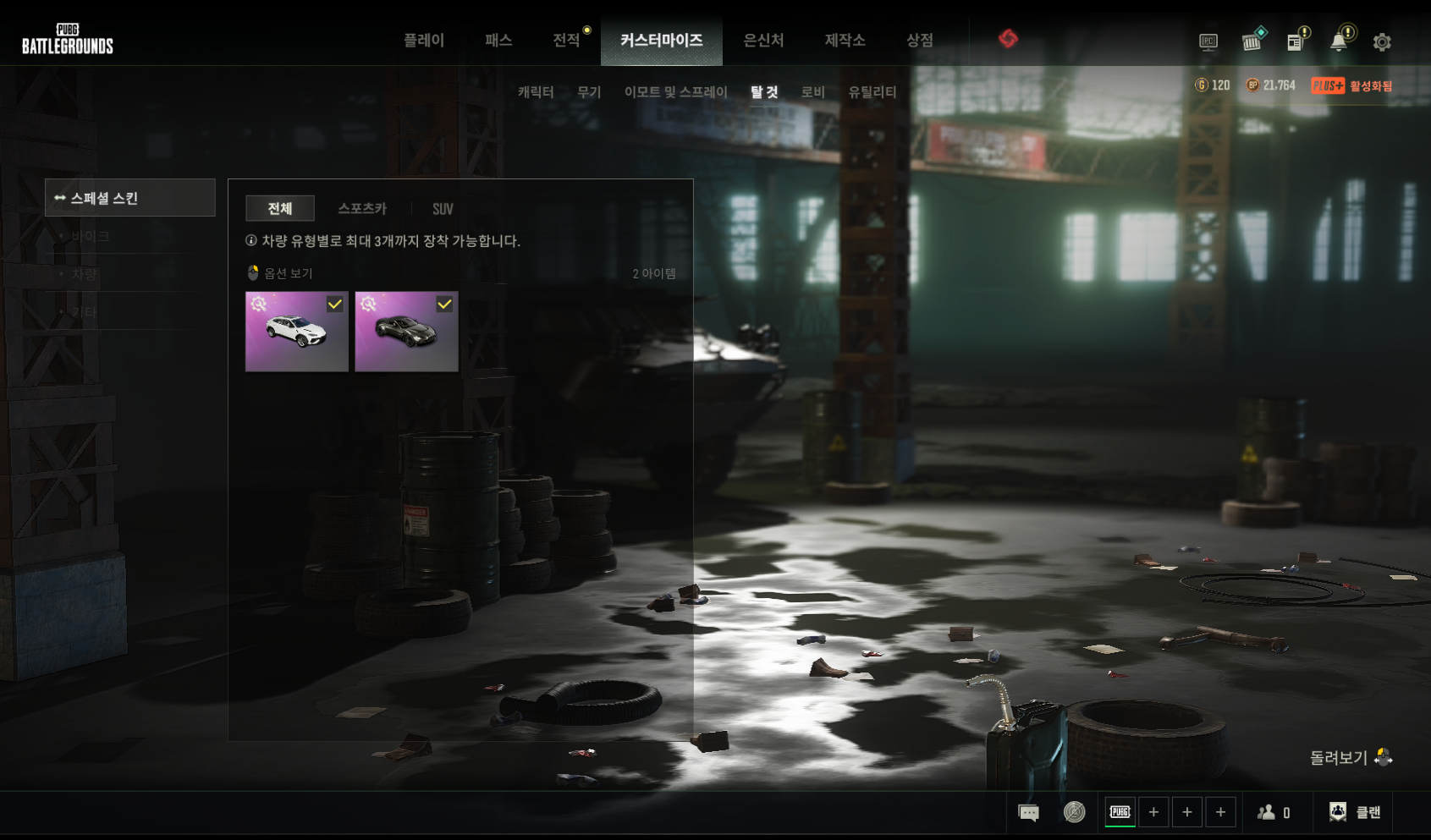1431x840 pixels.
Task: Open the 유틸리티 (Utility) sub-tab
Action: click(x=872, y=92)
